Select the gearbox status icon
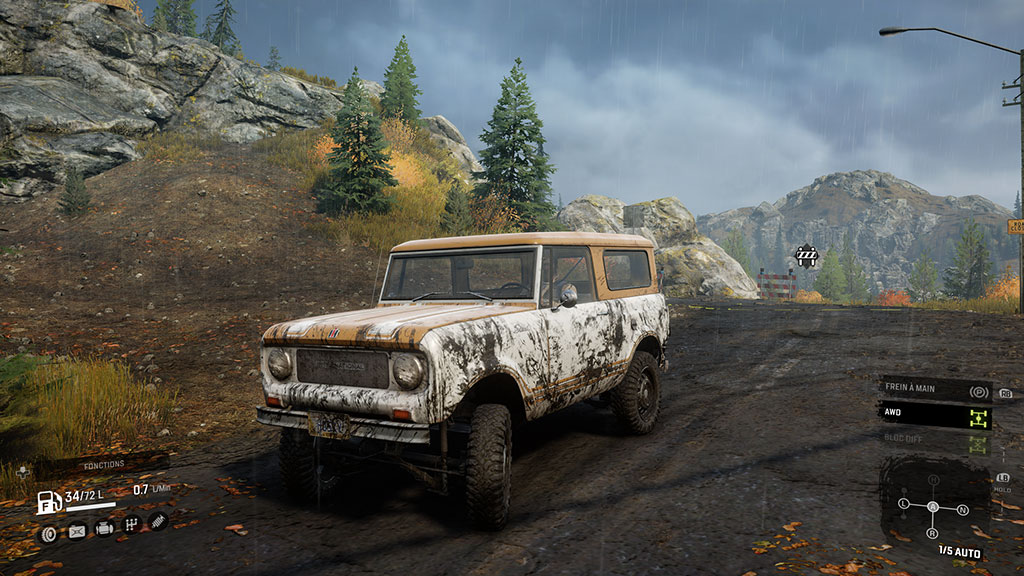 pos(131,524)
